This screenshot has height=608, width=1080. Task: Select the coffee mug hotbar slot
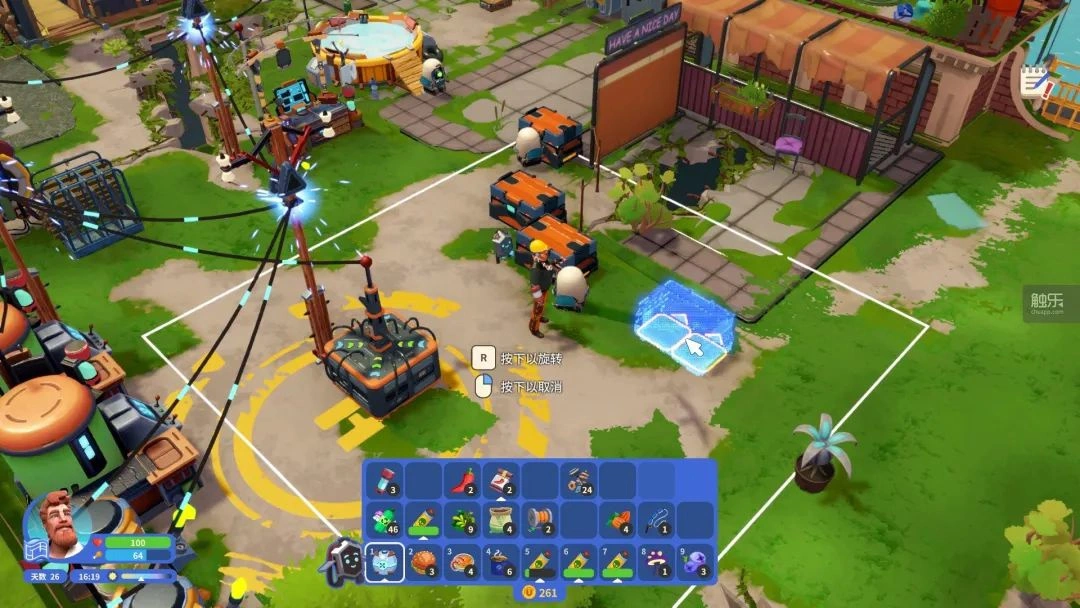pyautogui.click(x=501, y=561)
